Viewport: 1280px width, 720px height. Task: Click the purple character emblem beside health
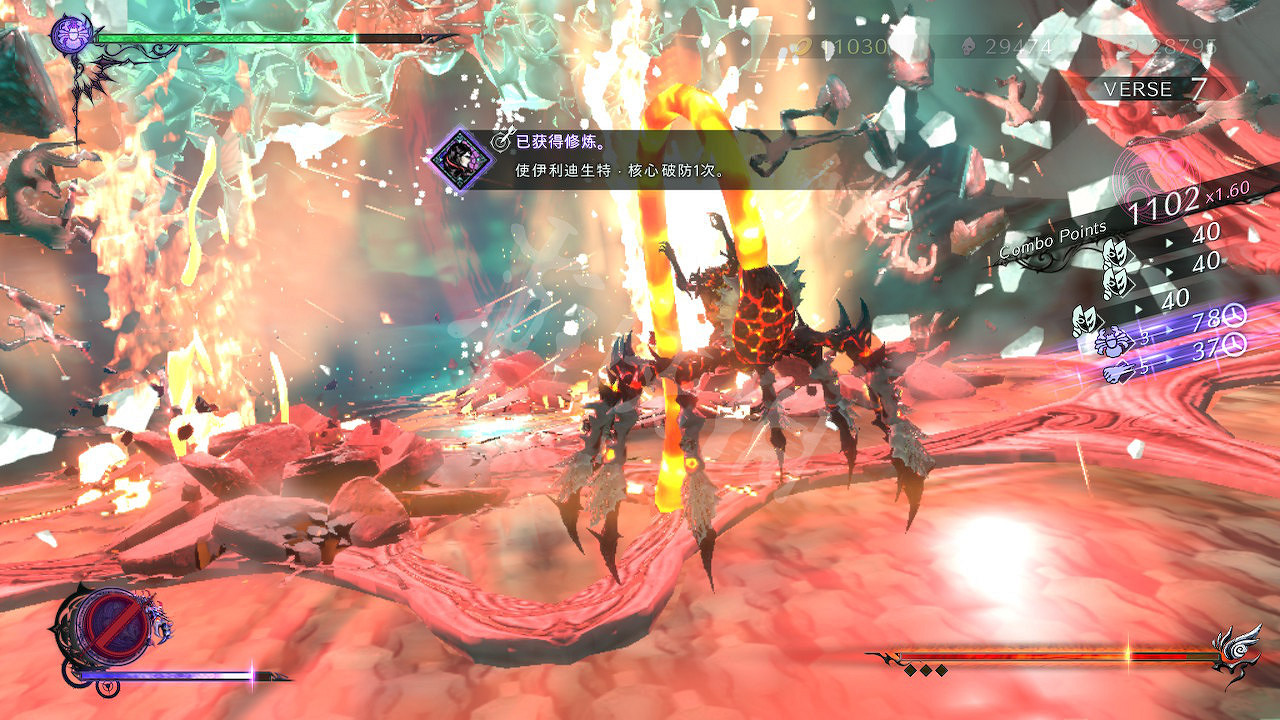pyautogui.click(x=72, y=36)
